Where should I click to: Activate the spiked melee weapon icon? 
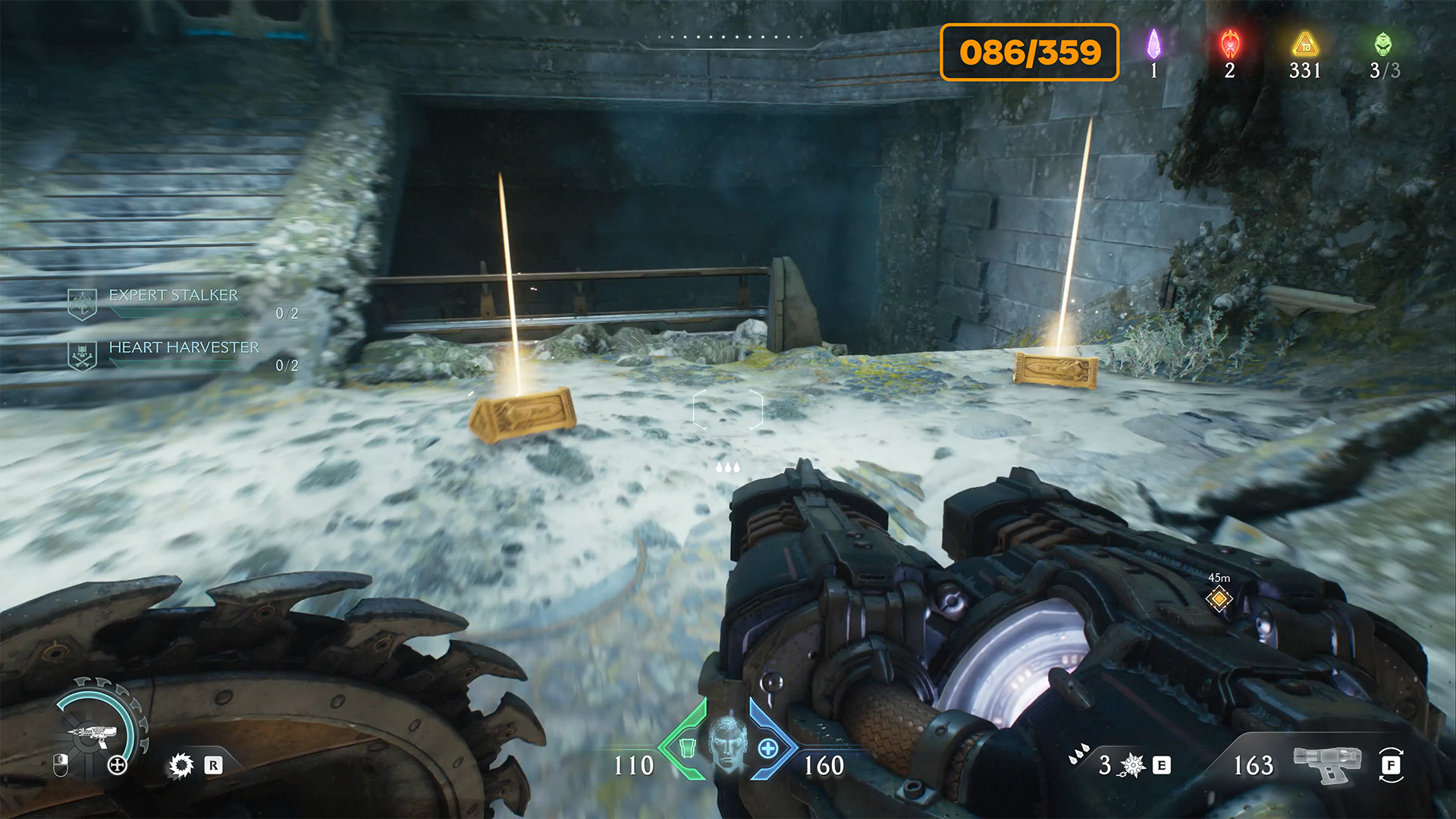click(x=1132, y=765)
